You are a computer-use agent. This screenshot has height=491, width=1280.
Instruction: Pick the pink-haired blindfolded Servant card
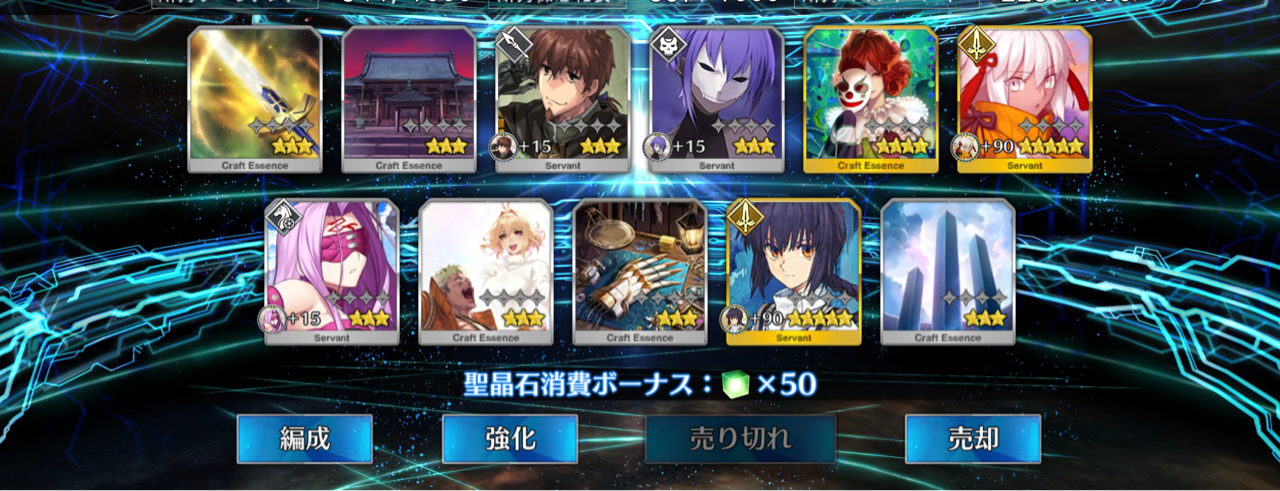(332, 272)
